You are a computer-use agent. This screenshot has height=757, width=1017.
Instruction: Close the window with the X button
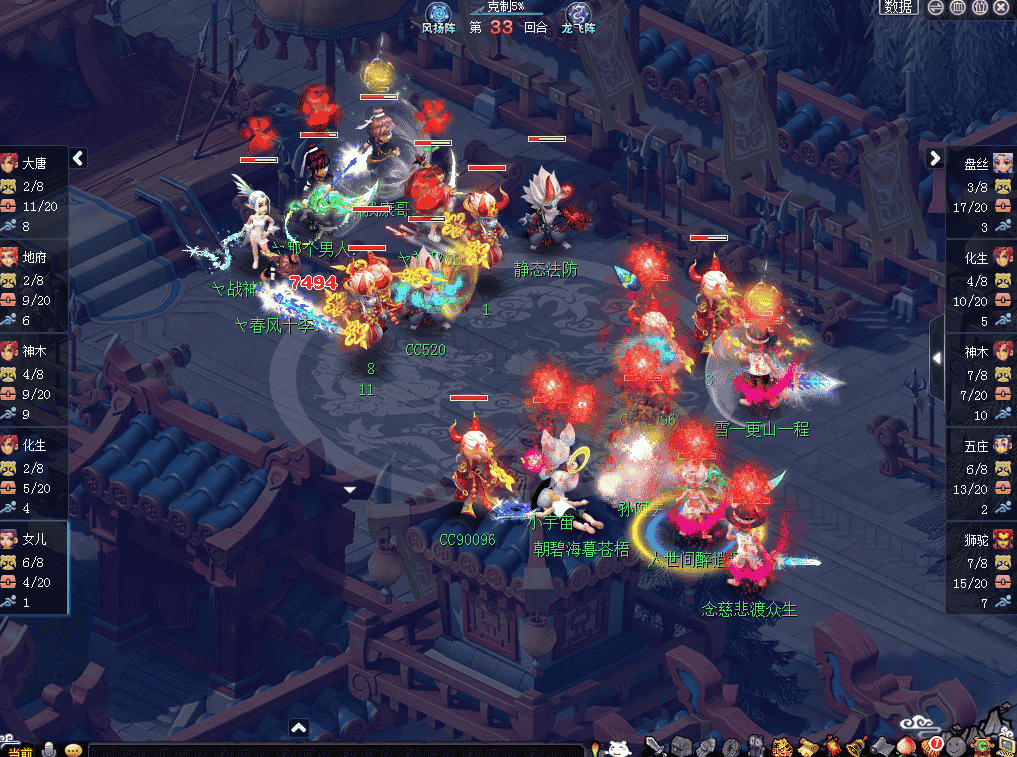coord(1001,7)
